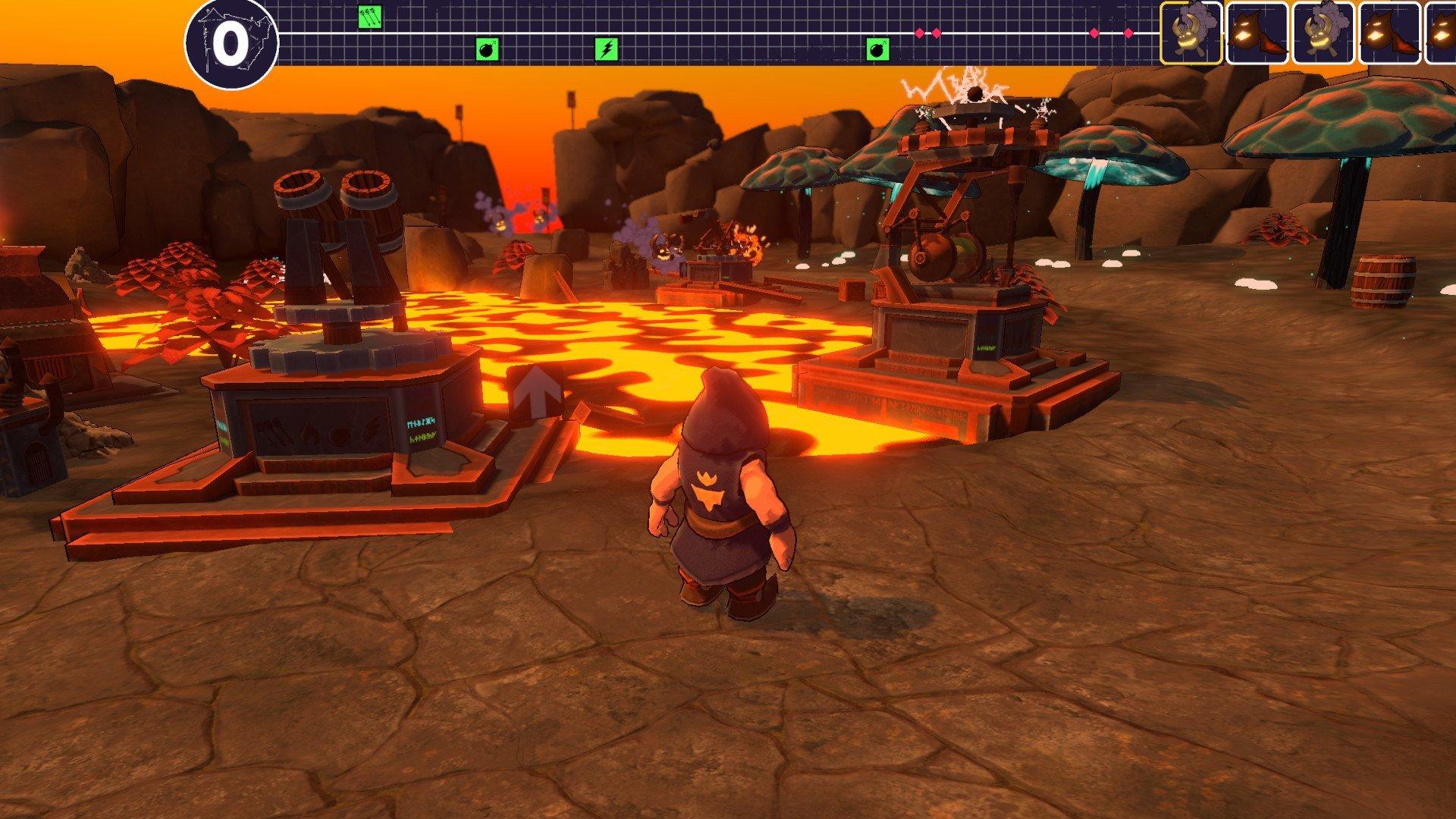Select the paired pink markers near timeline center
1456x819 pixels.
pyautogui.click(x=927, y=33)
